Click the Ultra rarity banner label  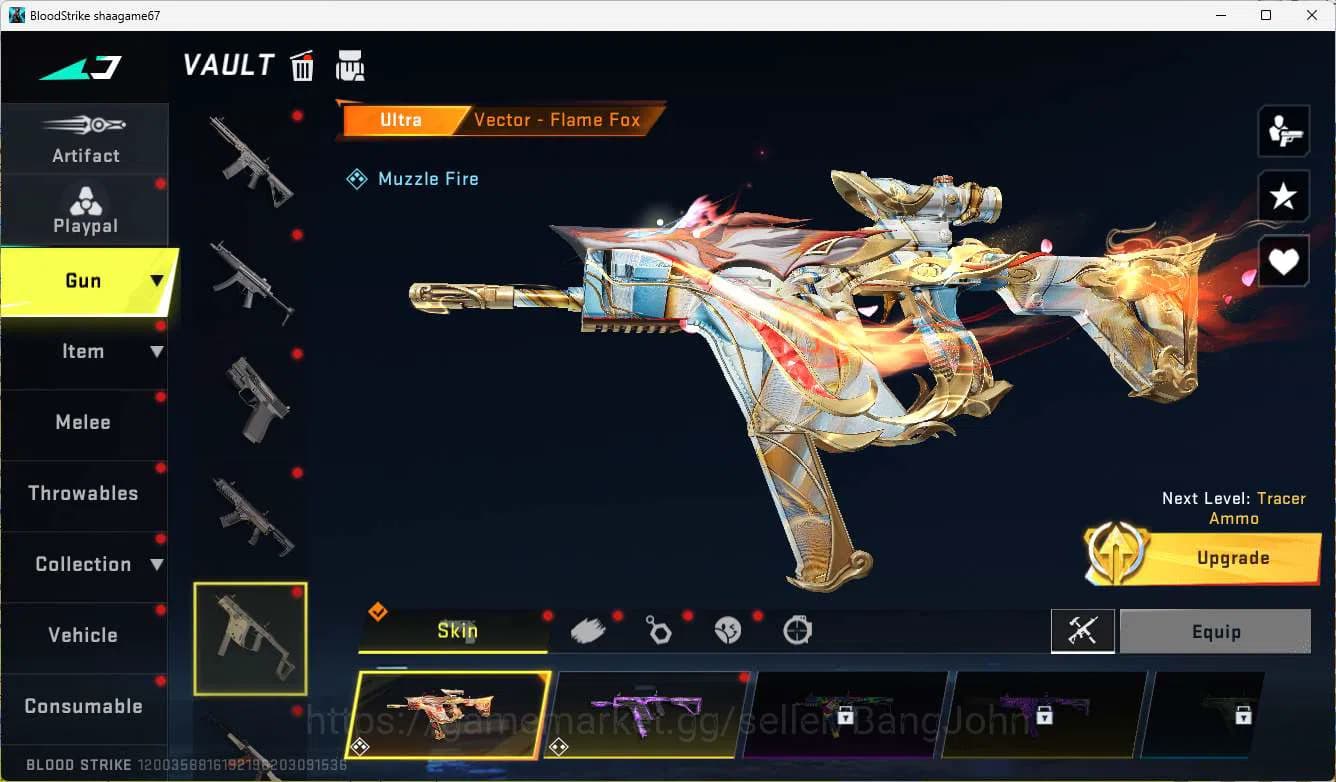click(400, 120)
